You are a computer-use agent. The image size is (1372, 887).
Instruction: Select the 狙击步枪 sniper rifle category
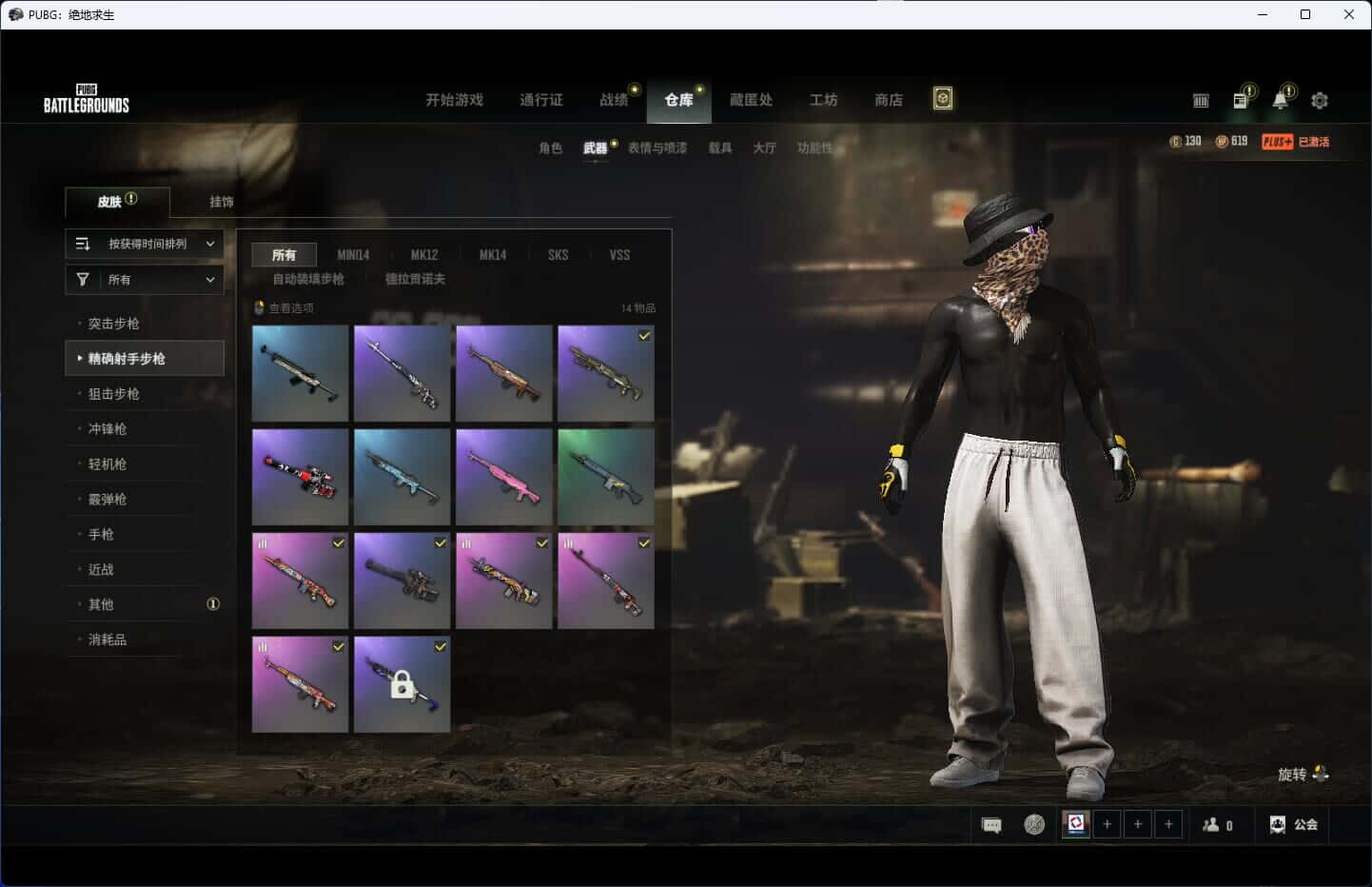click(x=114, y=394)
